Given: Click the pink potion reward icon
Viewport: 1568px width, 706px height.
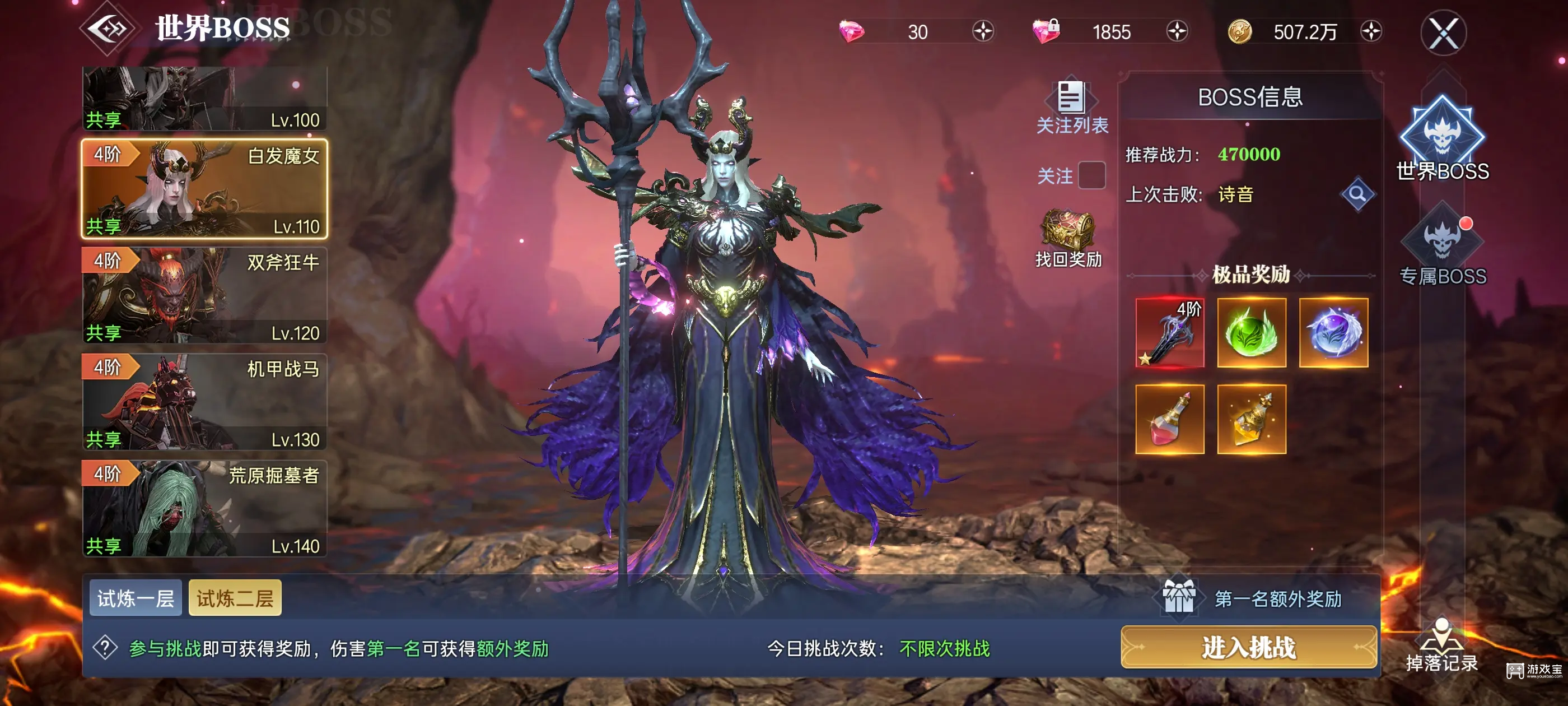Looking at the screenshot, I should [1170, 419].
